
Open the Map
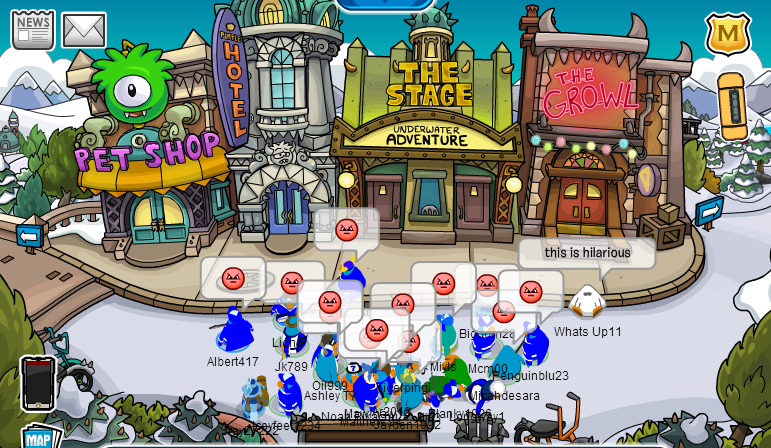(38, 438)
